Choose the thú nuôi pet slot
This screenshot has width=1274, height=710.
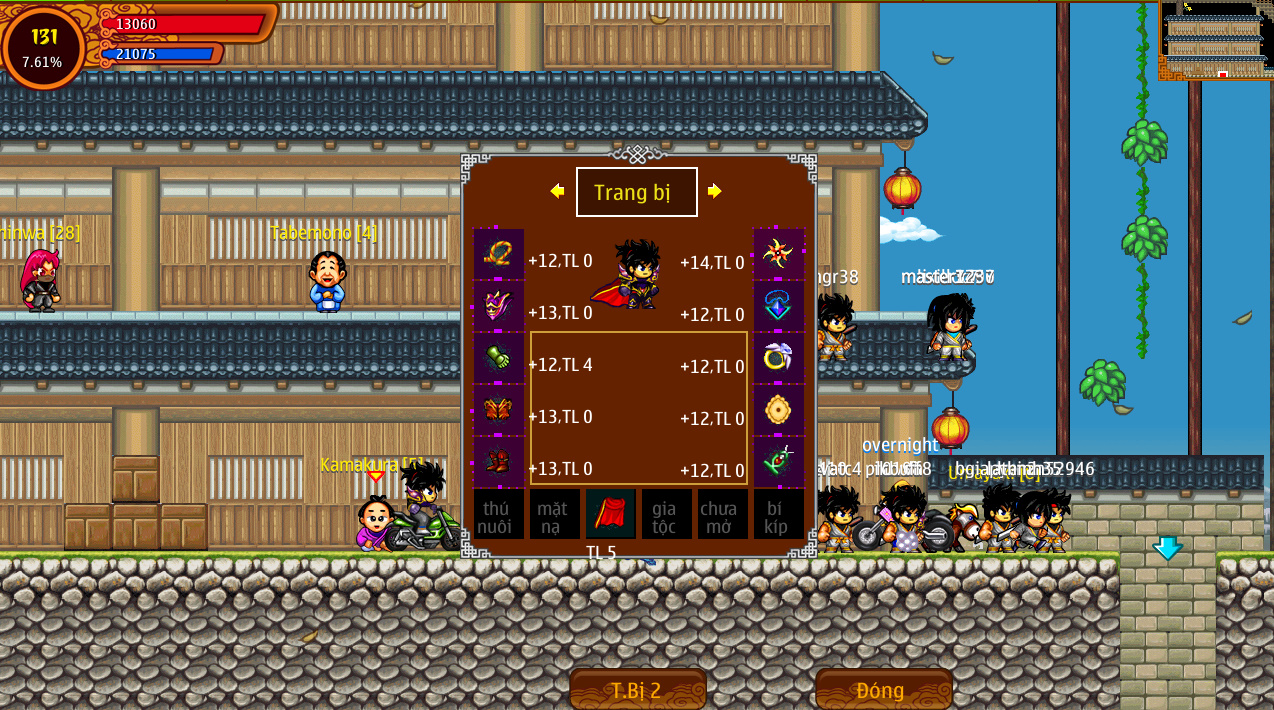[x=498, y=514]
